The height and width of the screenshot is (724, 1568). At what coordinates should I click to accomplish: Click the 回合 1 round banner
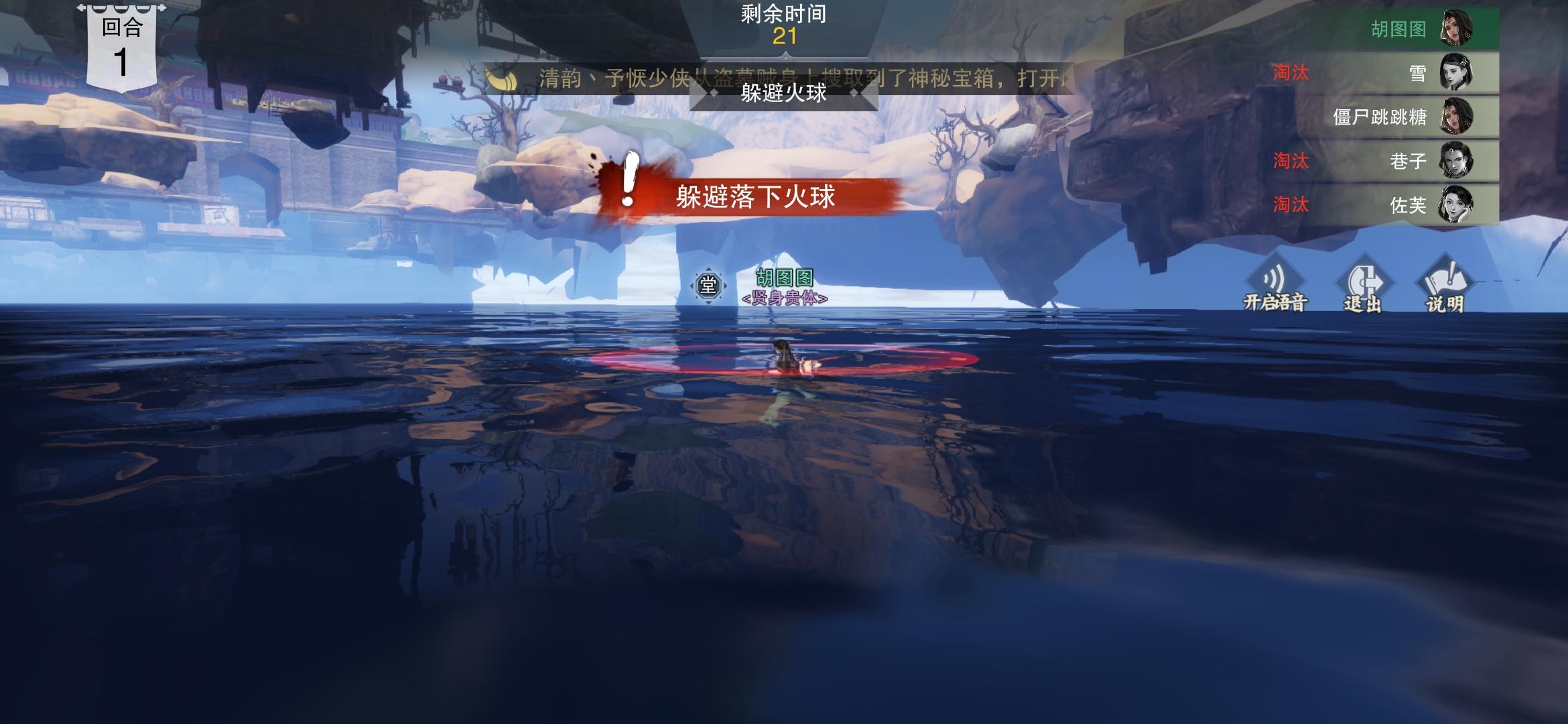(x=121, y=44)
